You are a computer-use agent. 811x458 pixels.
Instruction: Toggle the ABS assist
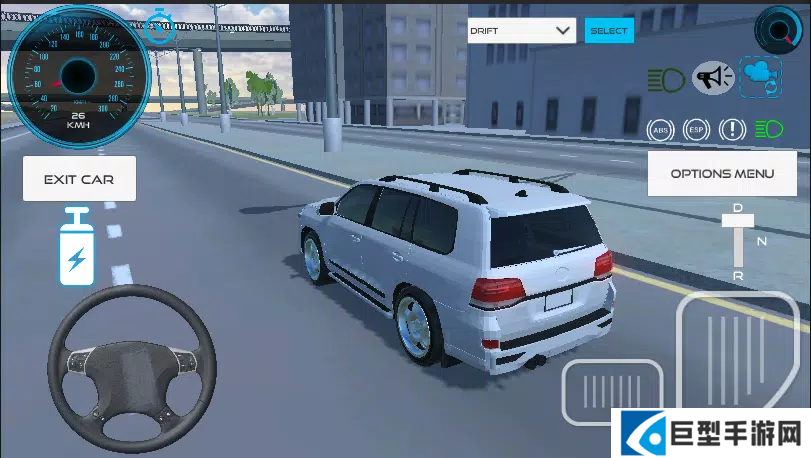point(660,129)
